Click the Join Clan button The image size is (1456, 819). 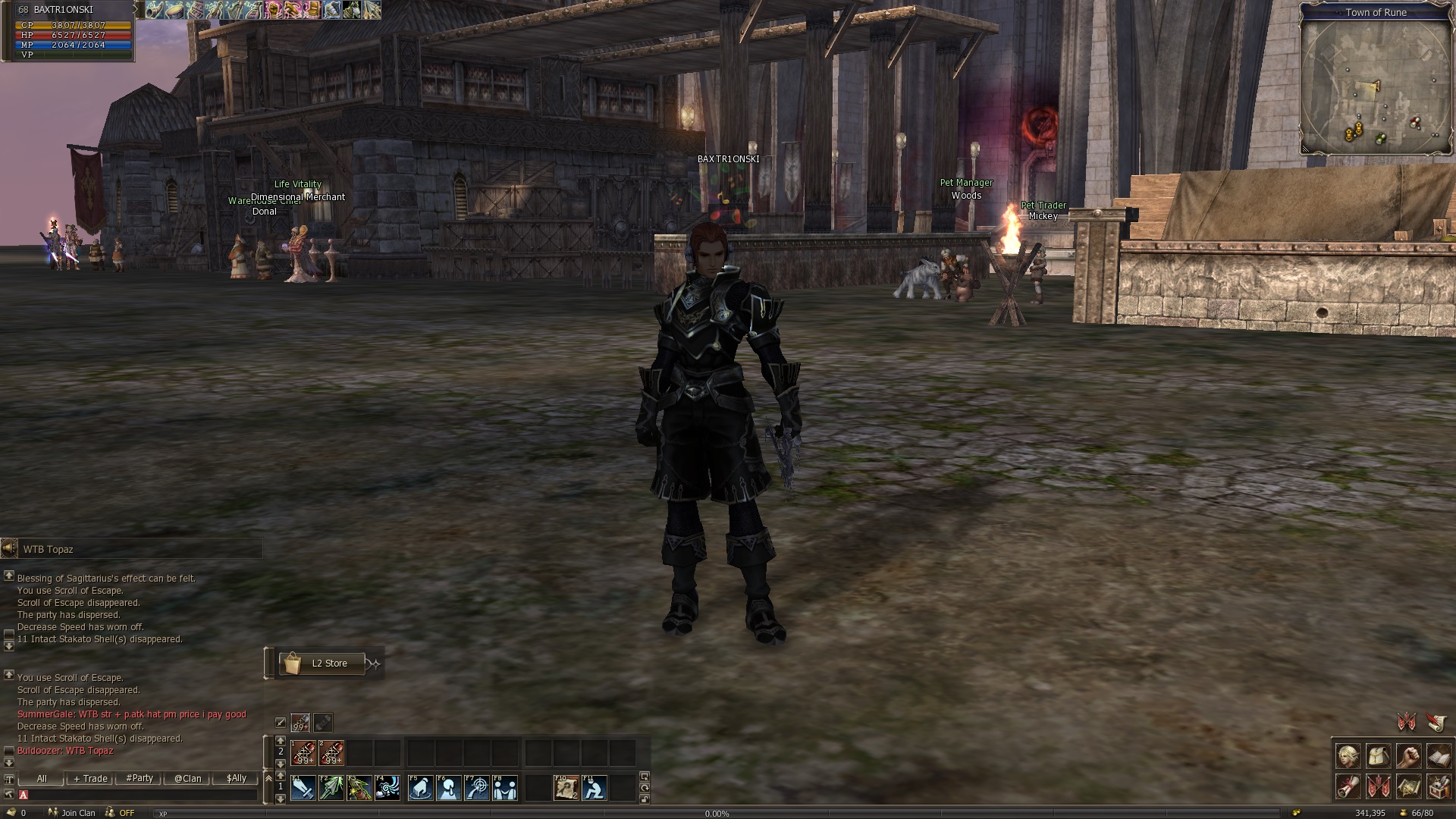point(73,813)
